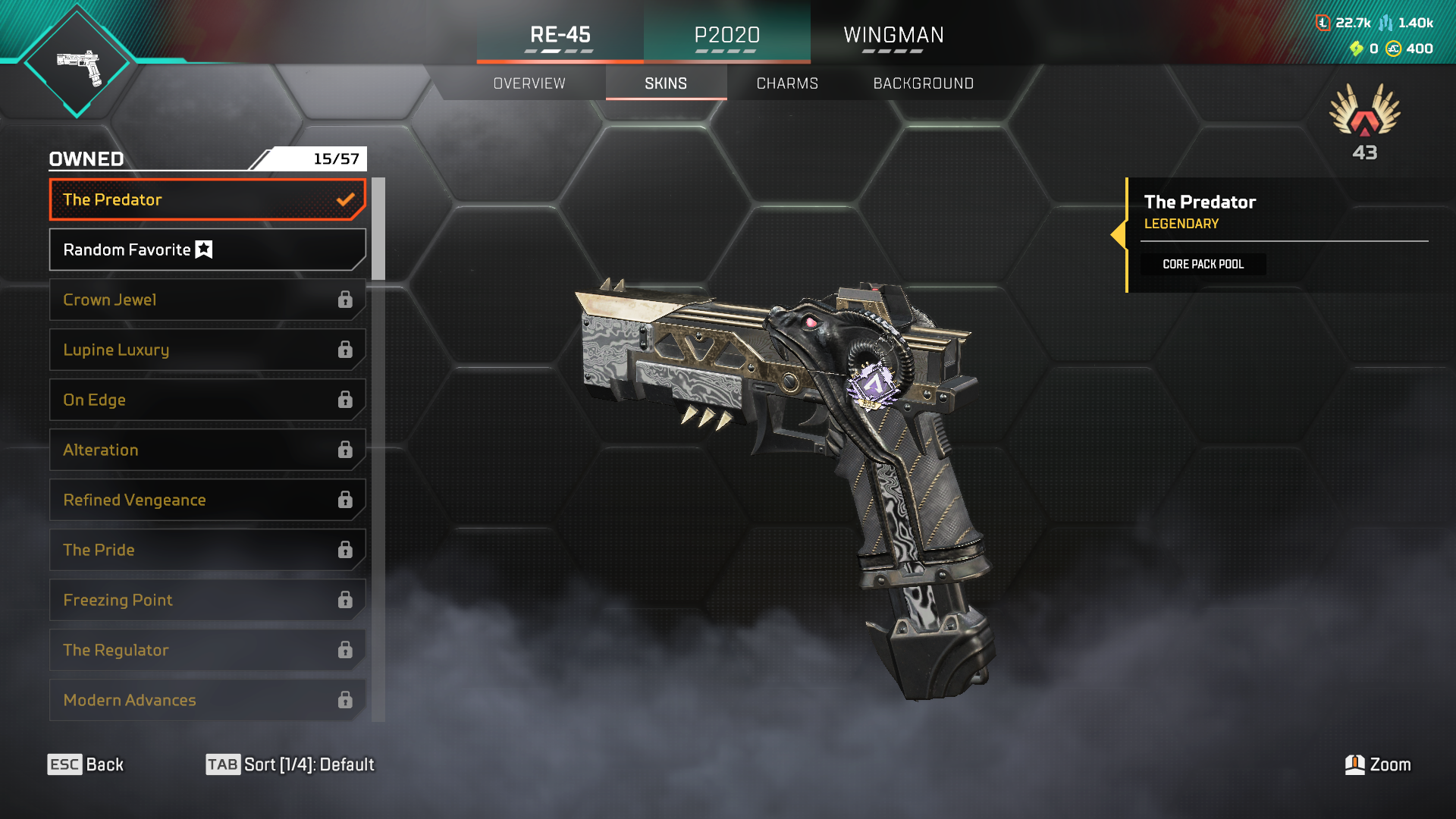Choose The Pride skin entry
The width and height of the screenshot is (1456, 819).
click(207, 550)
